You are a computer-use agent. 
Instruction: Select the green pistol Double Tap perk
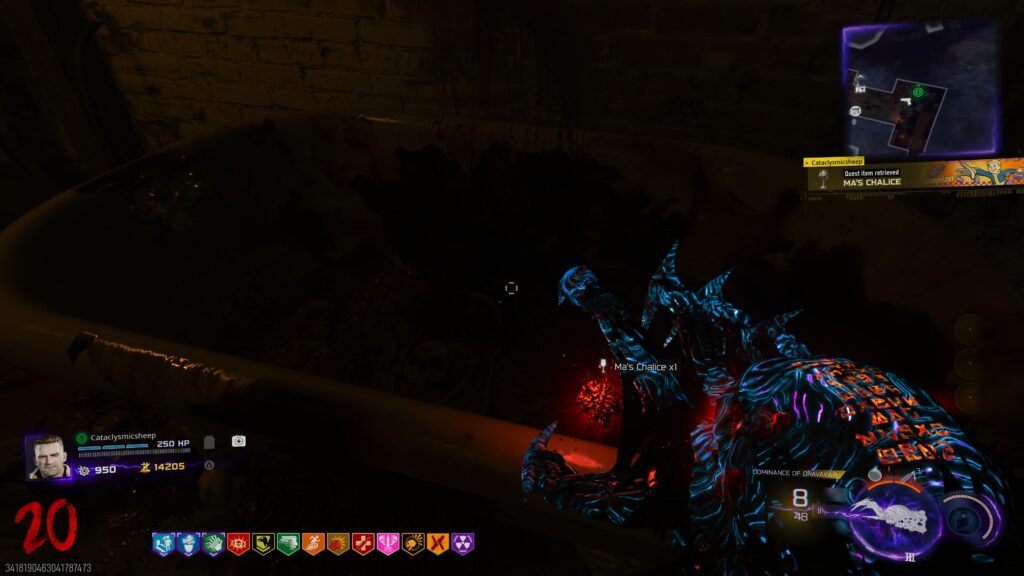tap(288, 543)
